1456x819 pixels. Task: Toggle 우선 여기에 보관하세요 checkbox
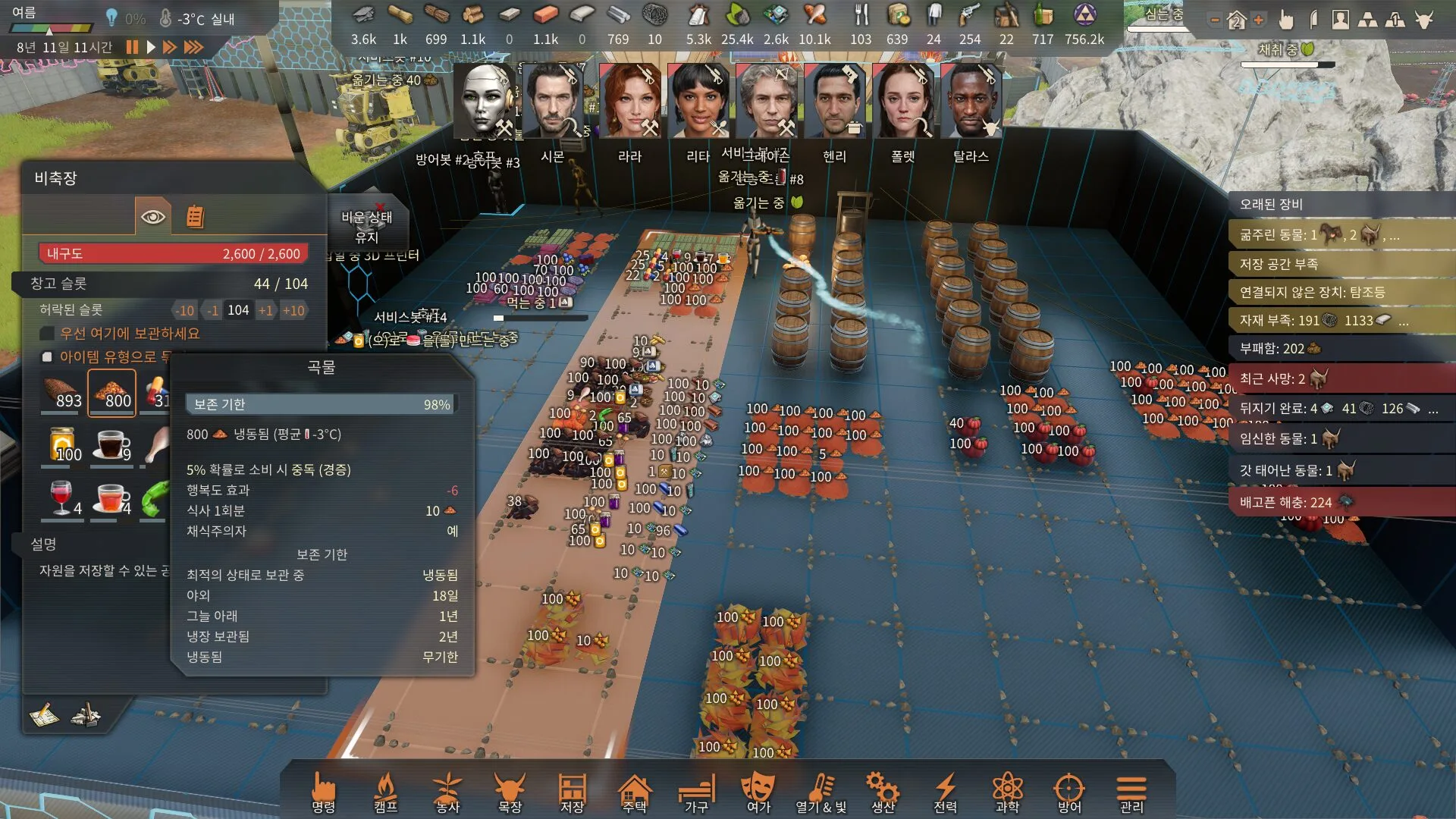47,334
